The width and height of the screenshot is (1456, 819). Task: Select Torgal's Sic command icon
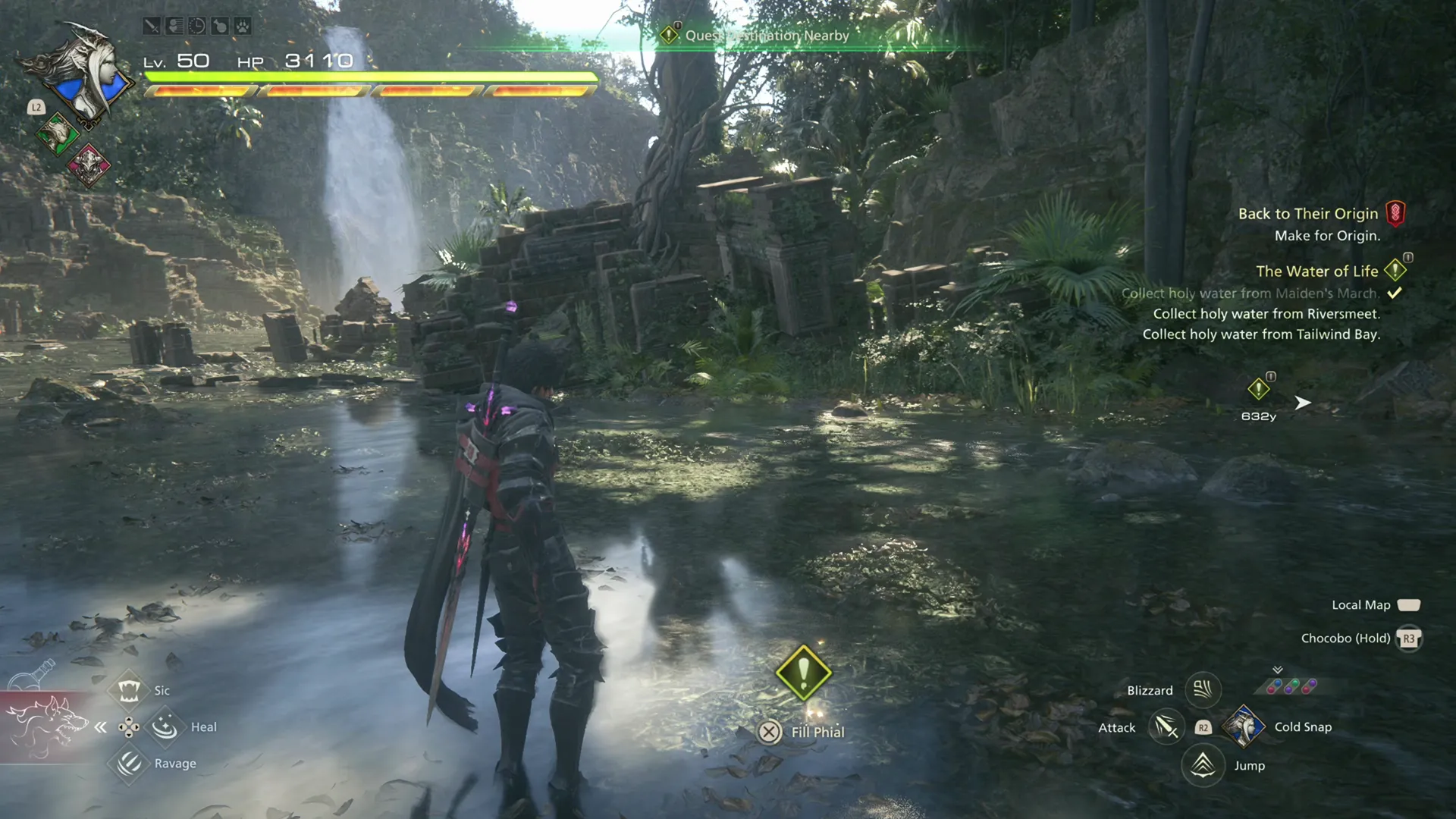130,690
